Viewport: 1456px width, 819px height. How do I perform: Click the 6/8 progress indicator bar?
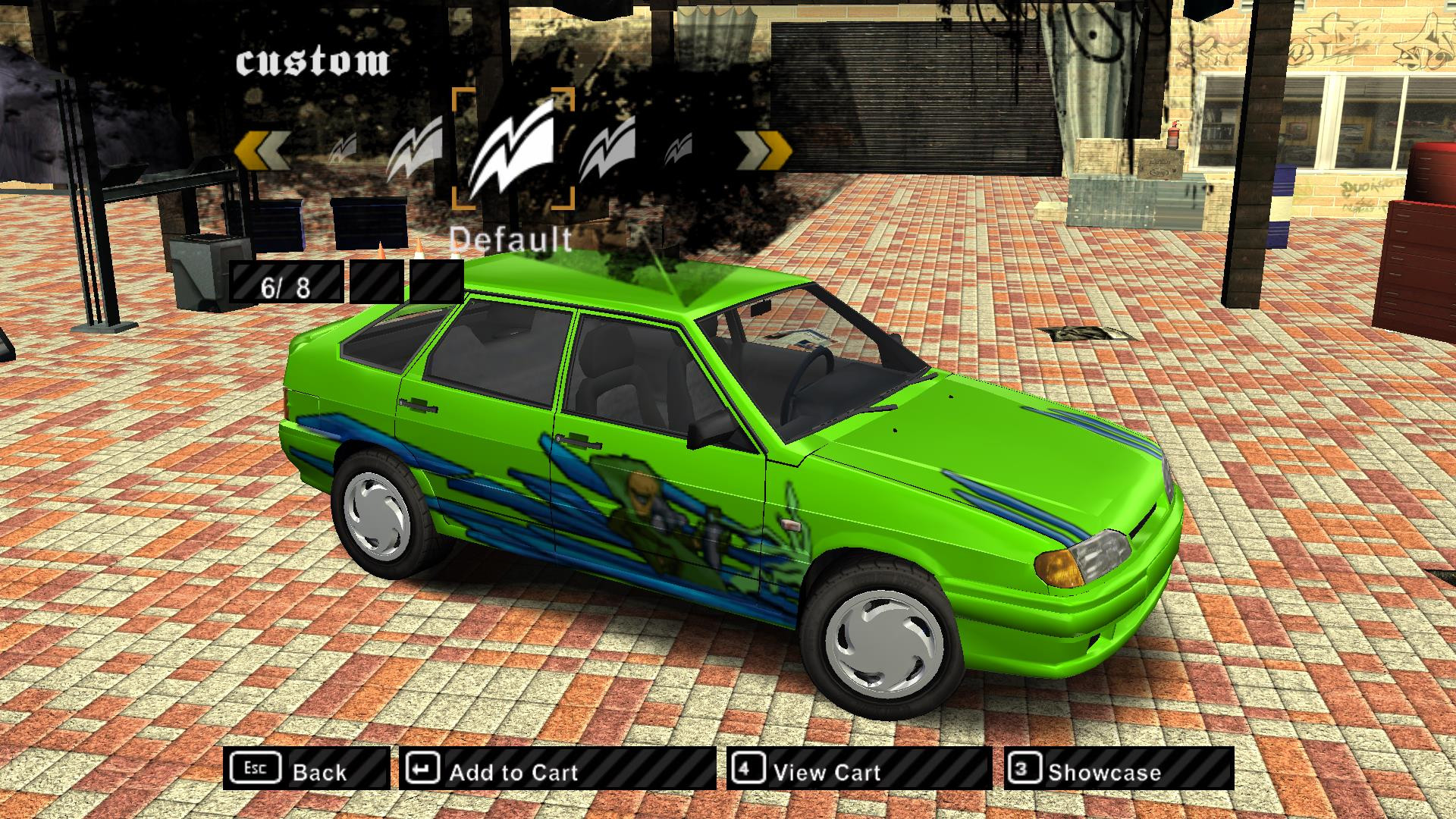coord(284,287)
